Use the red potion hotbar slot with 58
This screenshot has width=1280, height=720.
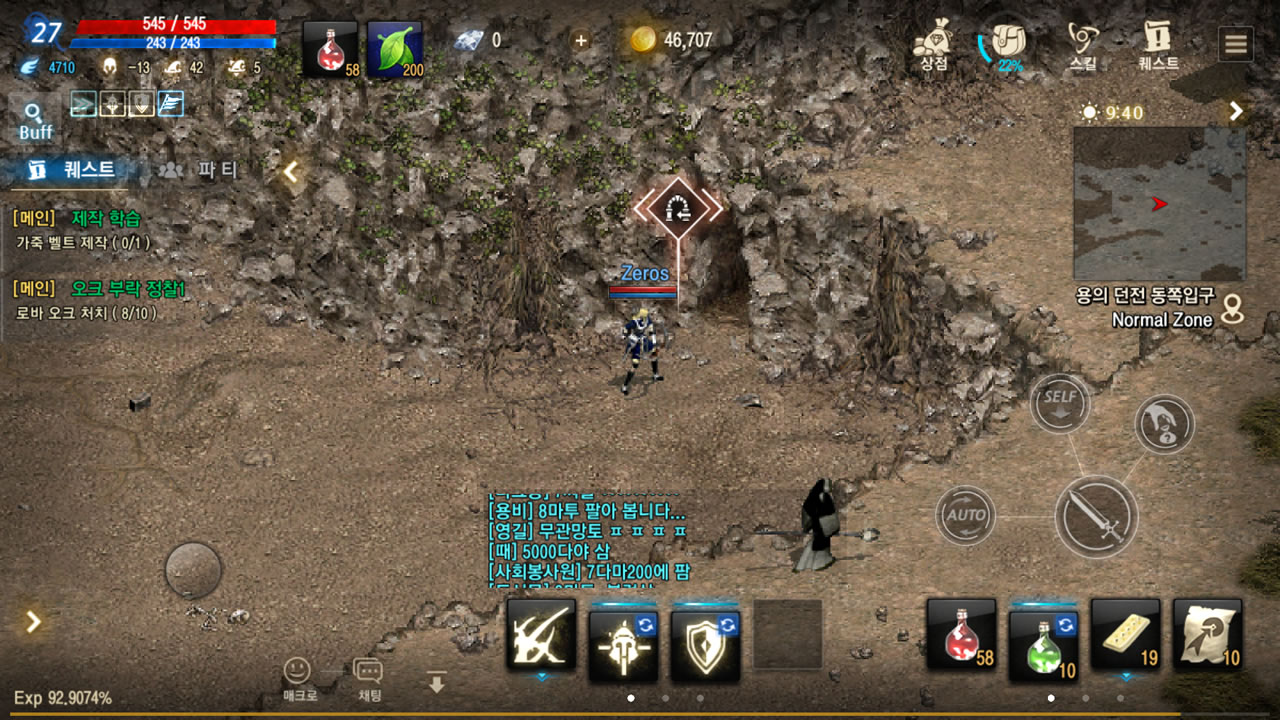point(961,634)
